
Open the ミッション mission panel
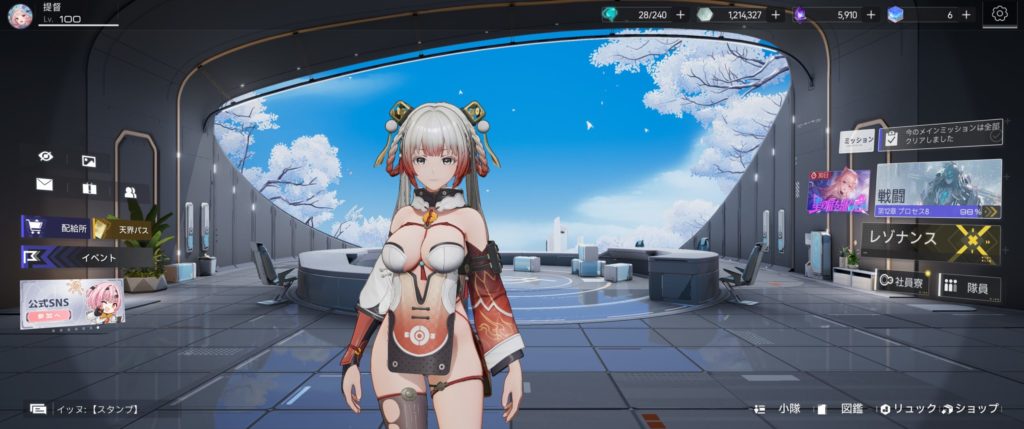click(x=857, y=141)
